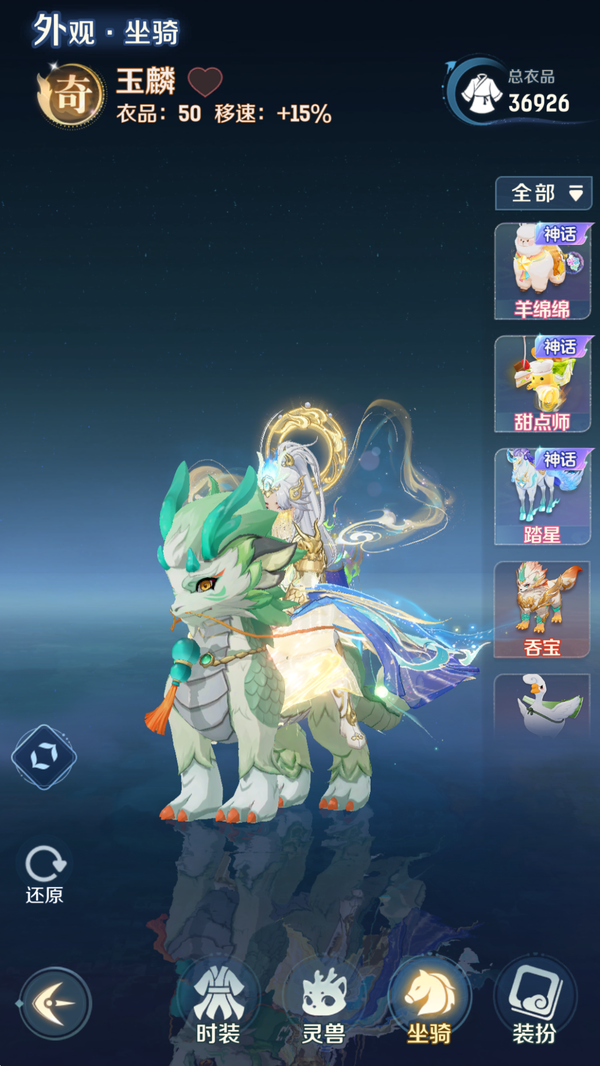Image resolution: width=600 pixels, height=1066 pixels.
Task: Favorite 玉麟 with the heart icon
Action: point(206,82)
